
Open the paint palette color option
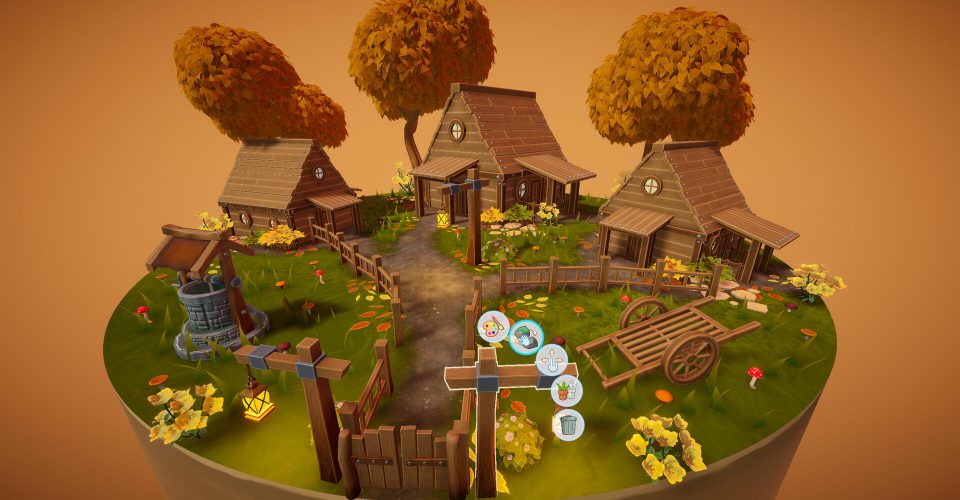coord(492,327)
